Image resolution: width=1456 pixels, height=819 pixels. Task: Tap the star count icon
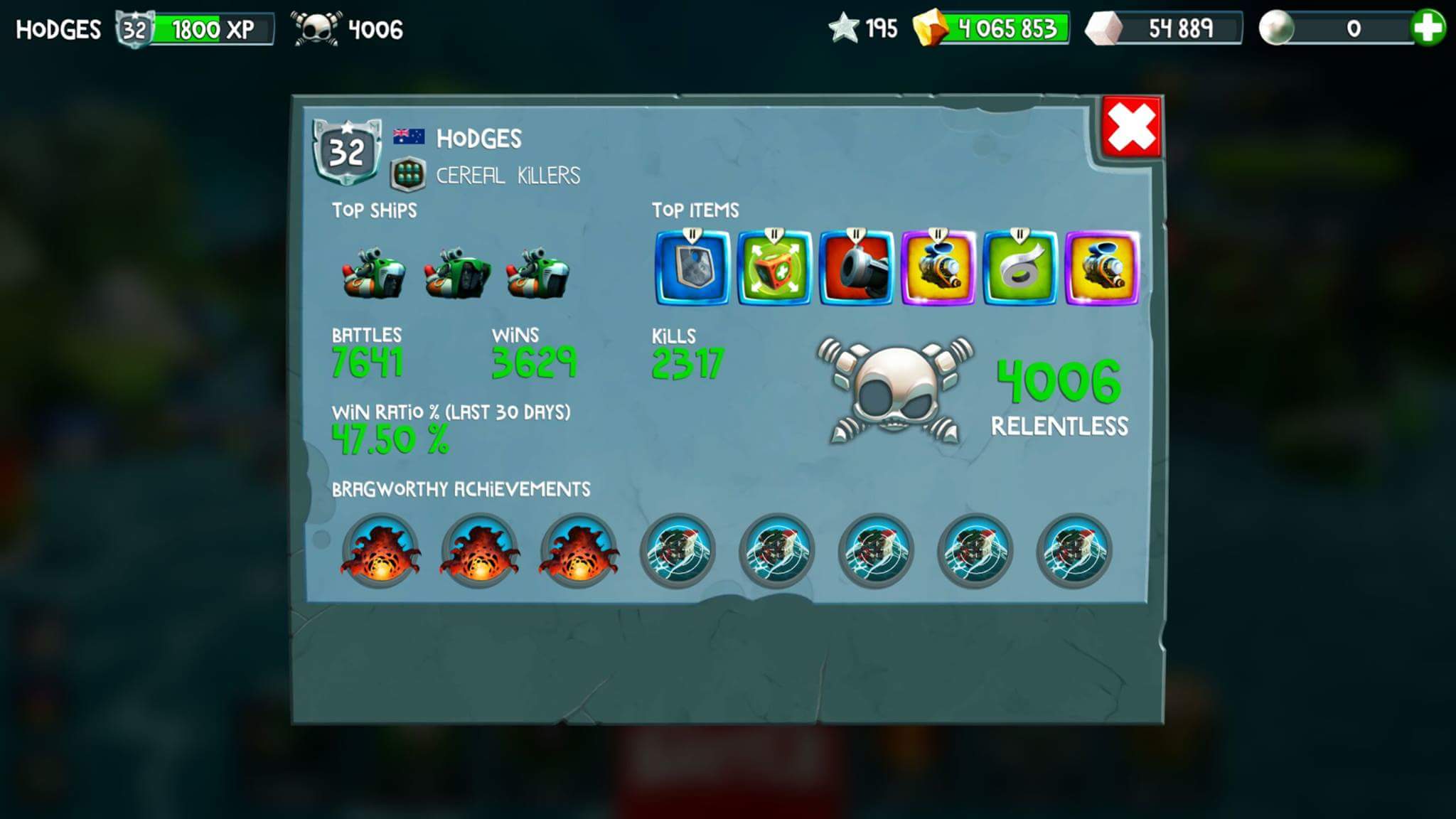[x=845, y=28]
